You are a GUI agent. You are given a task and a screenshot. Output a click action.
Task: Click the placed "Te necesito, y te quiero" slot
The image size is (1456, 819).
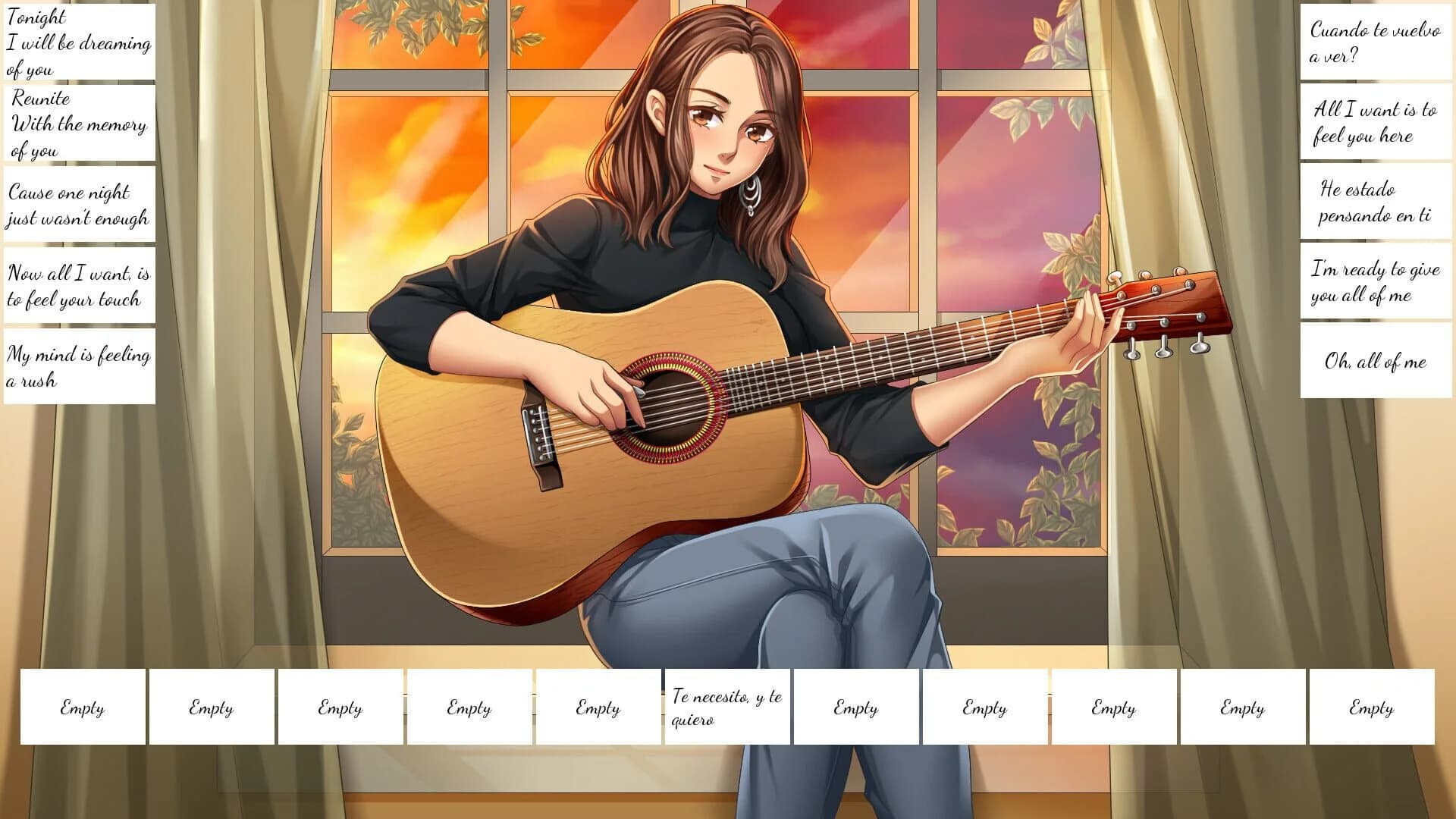(x=726, y=707)
